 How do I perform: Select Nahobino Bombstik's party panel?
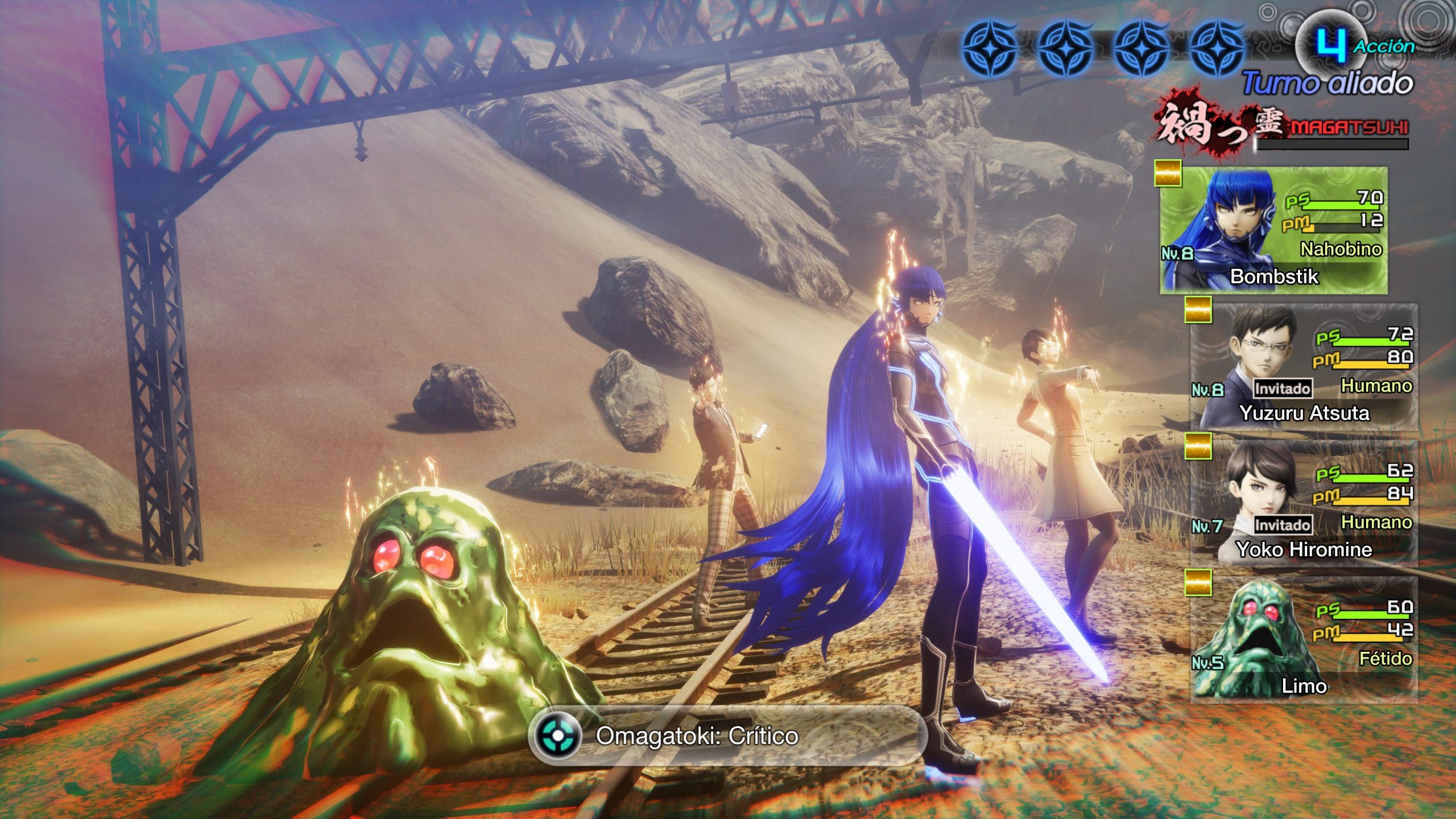click(x=1273, y=230)
